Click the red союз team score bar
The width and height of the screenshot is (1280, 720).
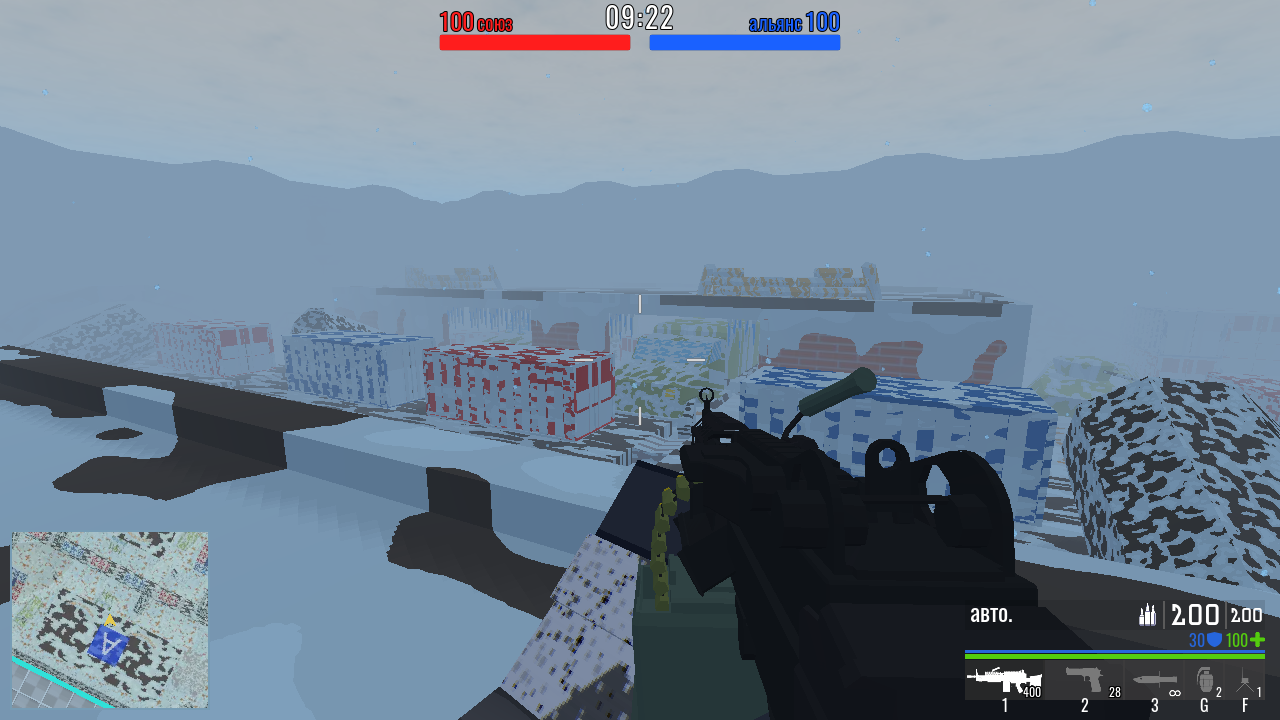(534, 40)
